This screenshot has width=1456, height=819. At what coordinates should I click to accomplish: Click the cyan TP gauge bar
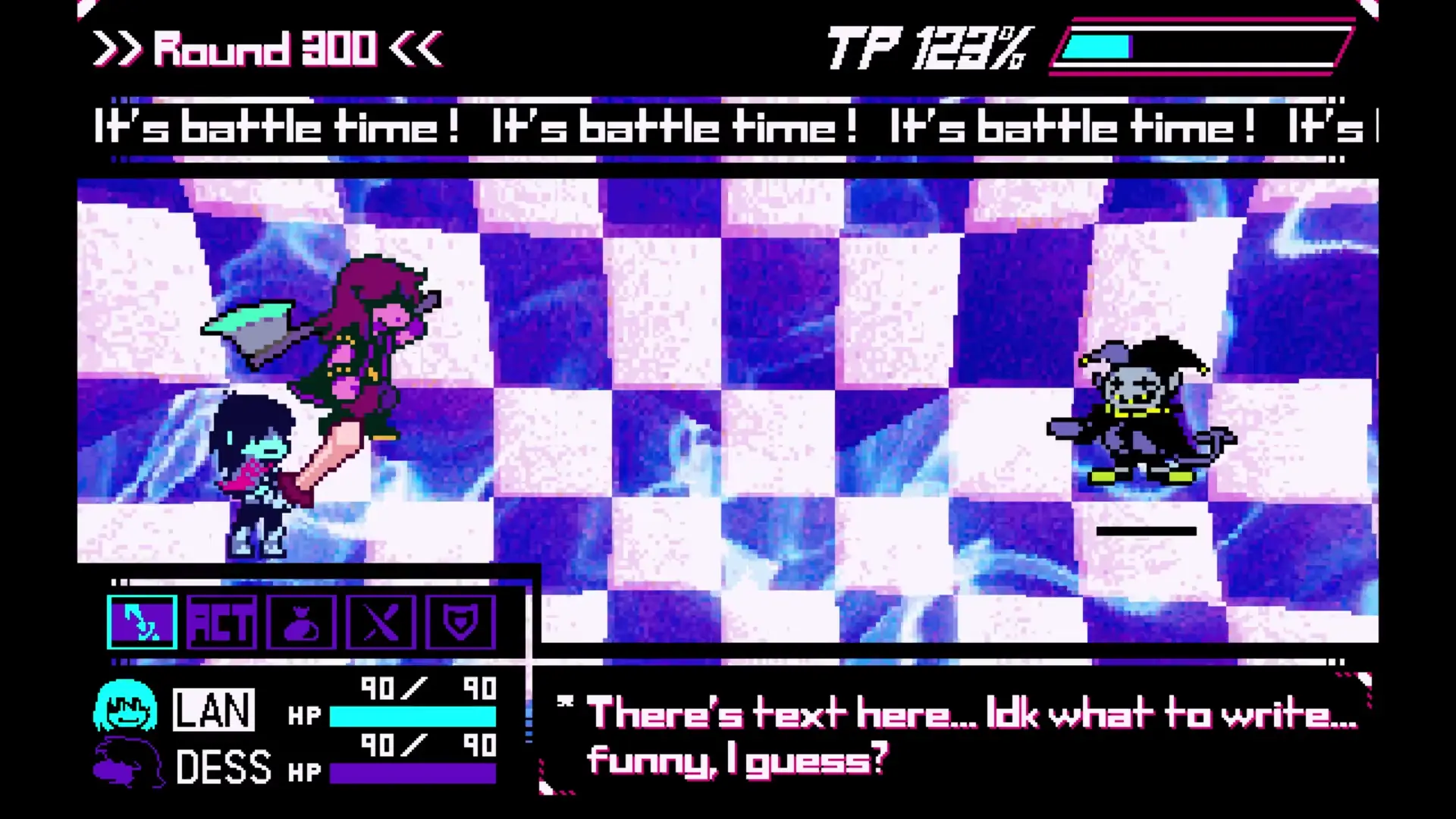[x=1096, y=47]
